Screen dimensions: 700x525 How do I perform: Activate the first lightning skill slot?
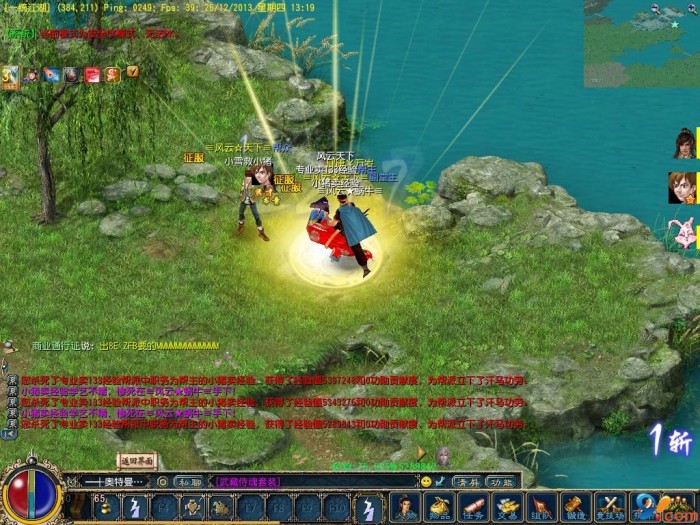(x=133, y=507)
